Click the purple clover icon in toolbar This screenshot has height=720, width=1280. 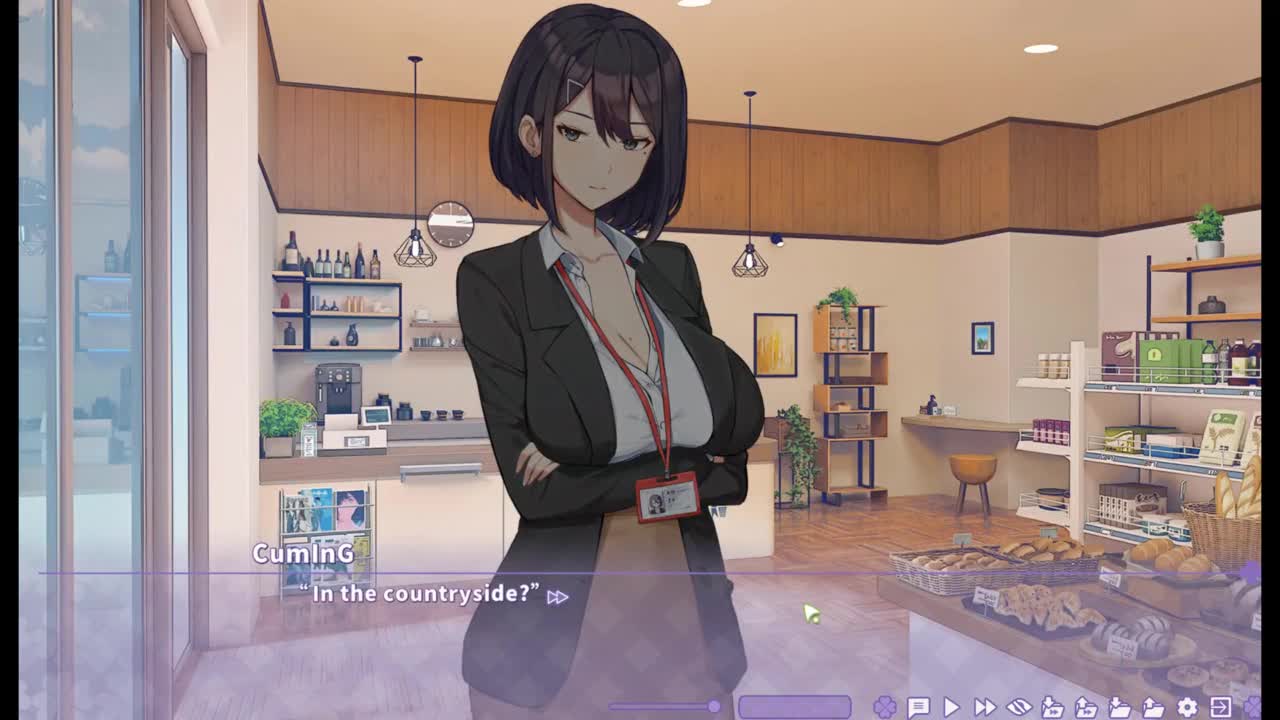884,708
